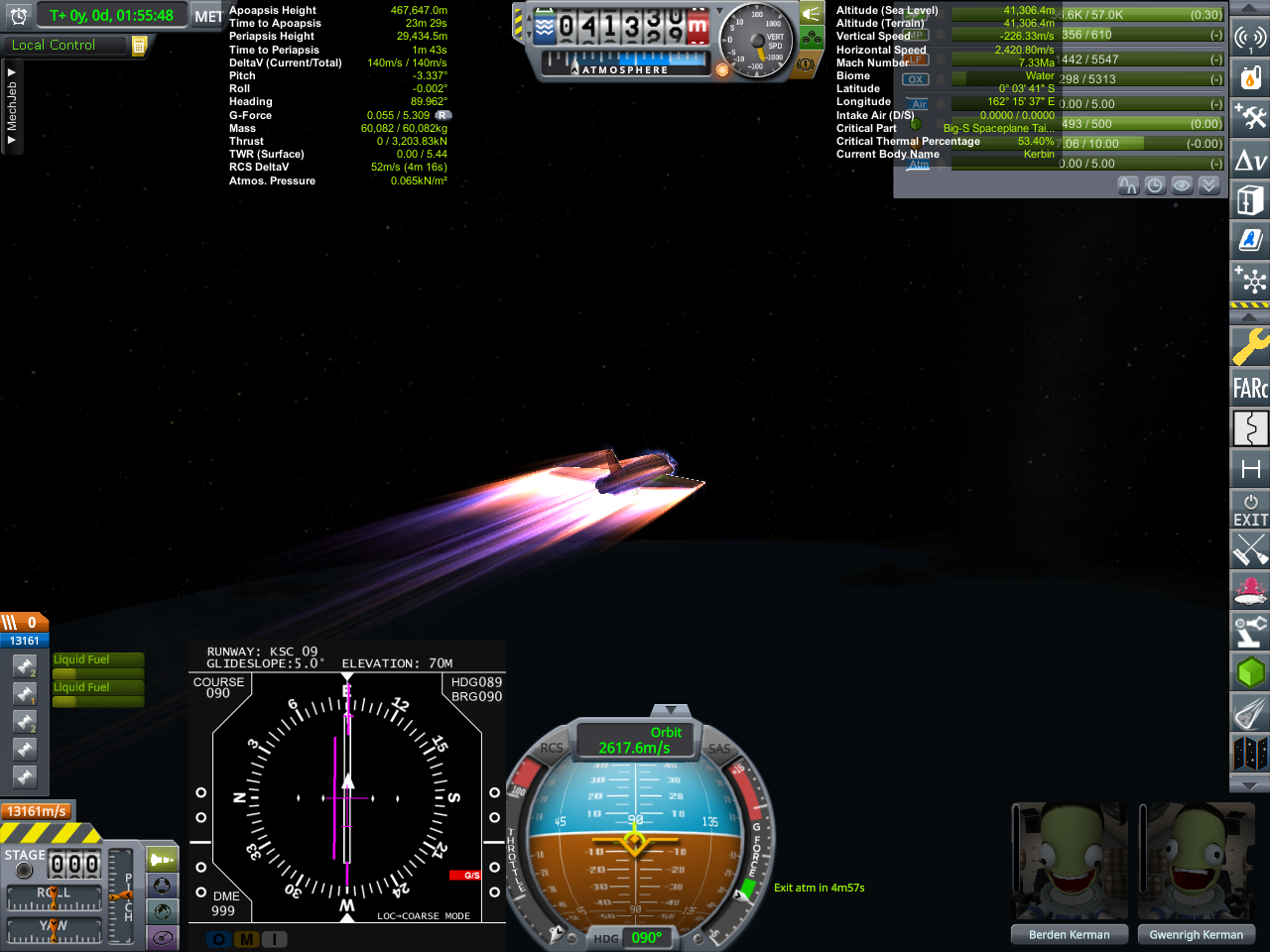The image size is (1270, 952).
Task: Select Gwenrigh Kerman's crew portrait
Action: pos(1196,863)
